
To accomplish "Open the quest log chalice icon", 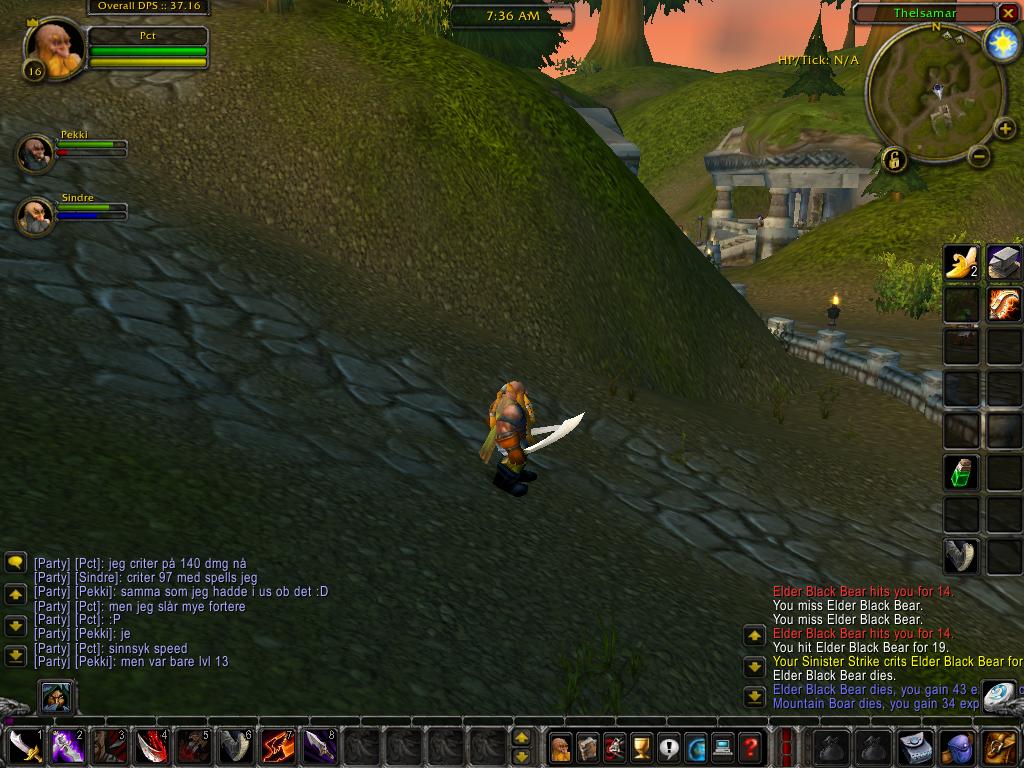I will [641, 747].
